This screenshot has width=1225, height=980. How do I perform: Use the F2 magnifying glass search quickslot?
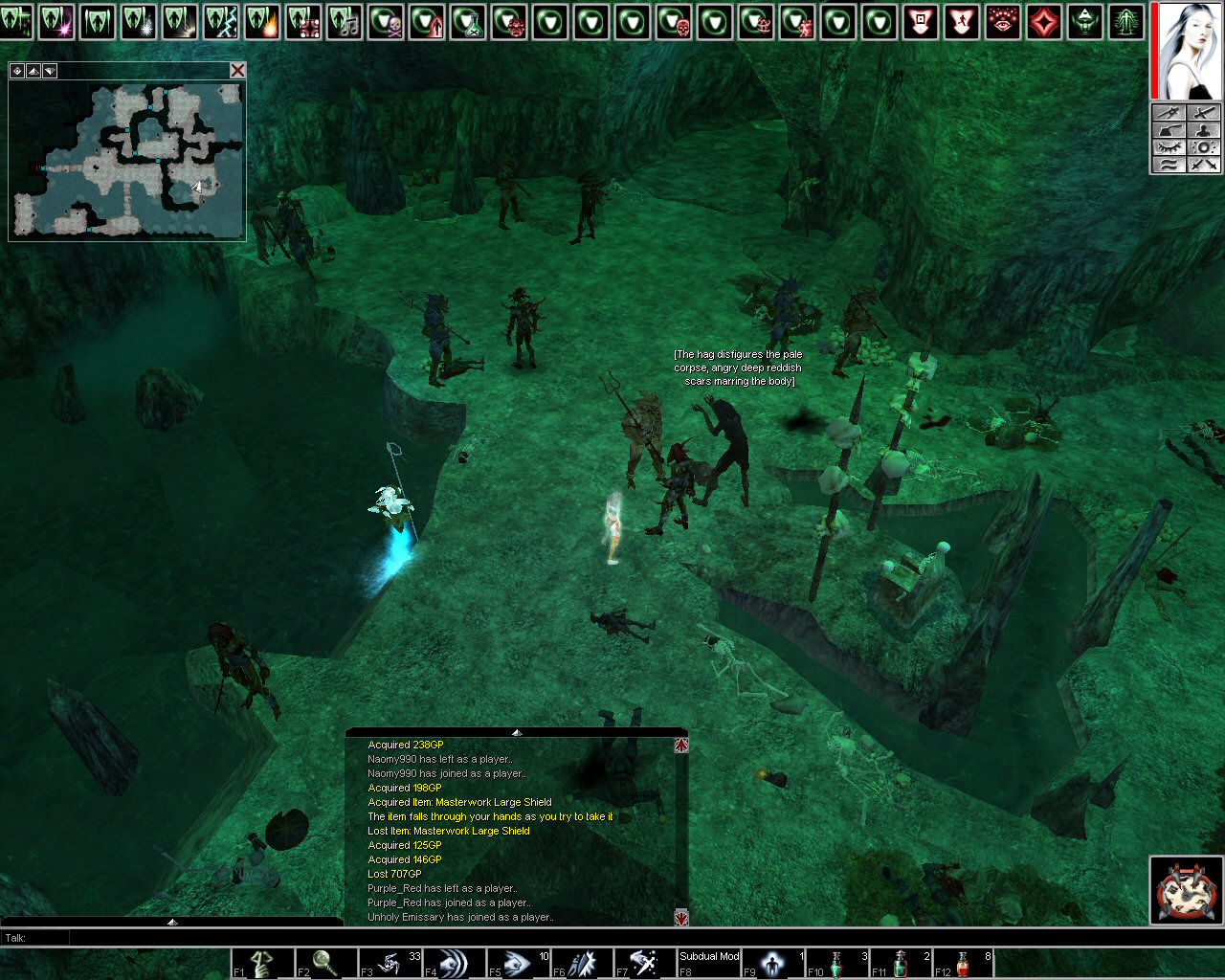(325, 963)
